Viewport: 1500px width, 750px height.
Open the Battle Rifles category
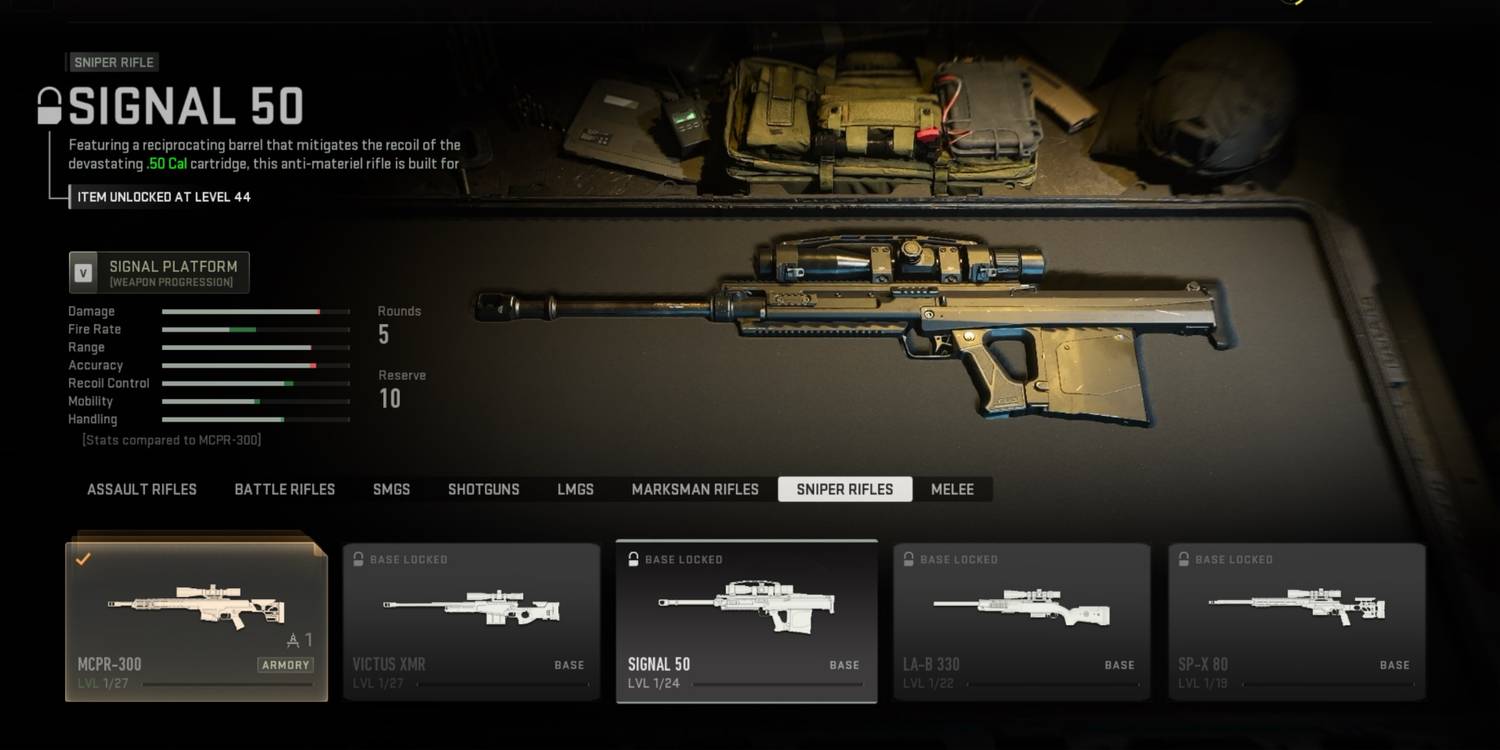285,489
